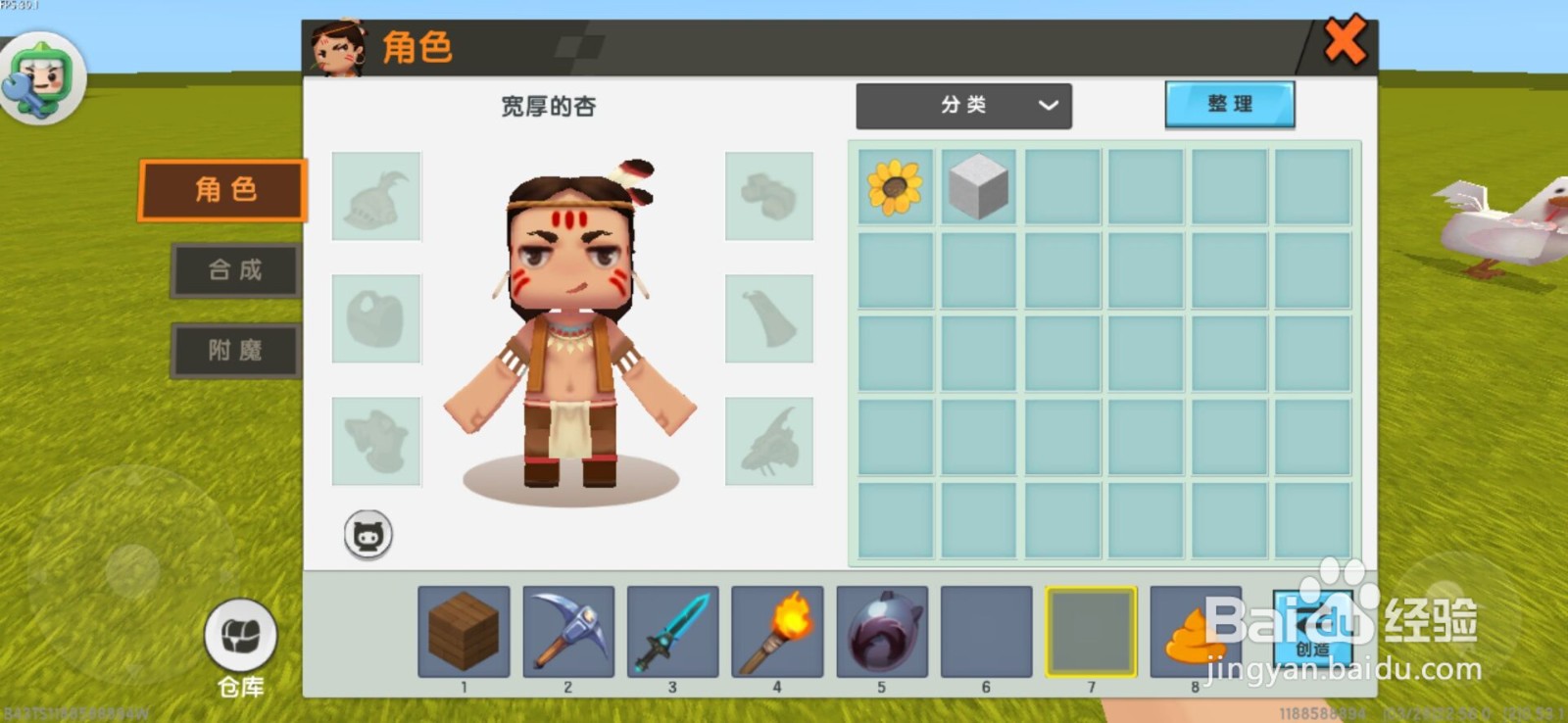Screen dimensions: 1568x723
Task: Click the empty highlighted hotbar slot 7
Action: 1091,634
